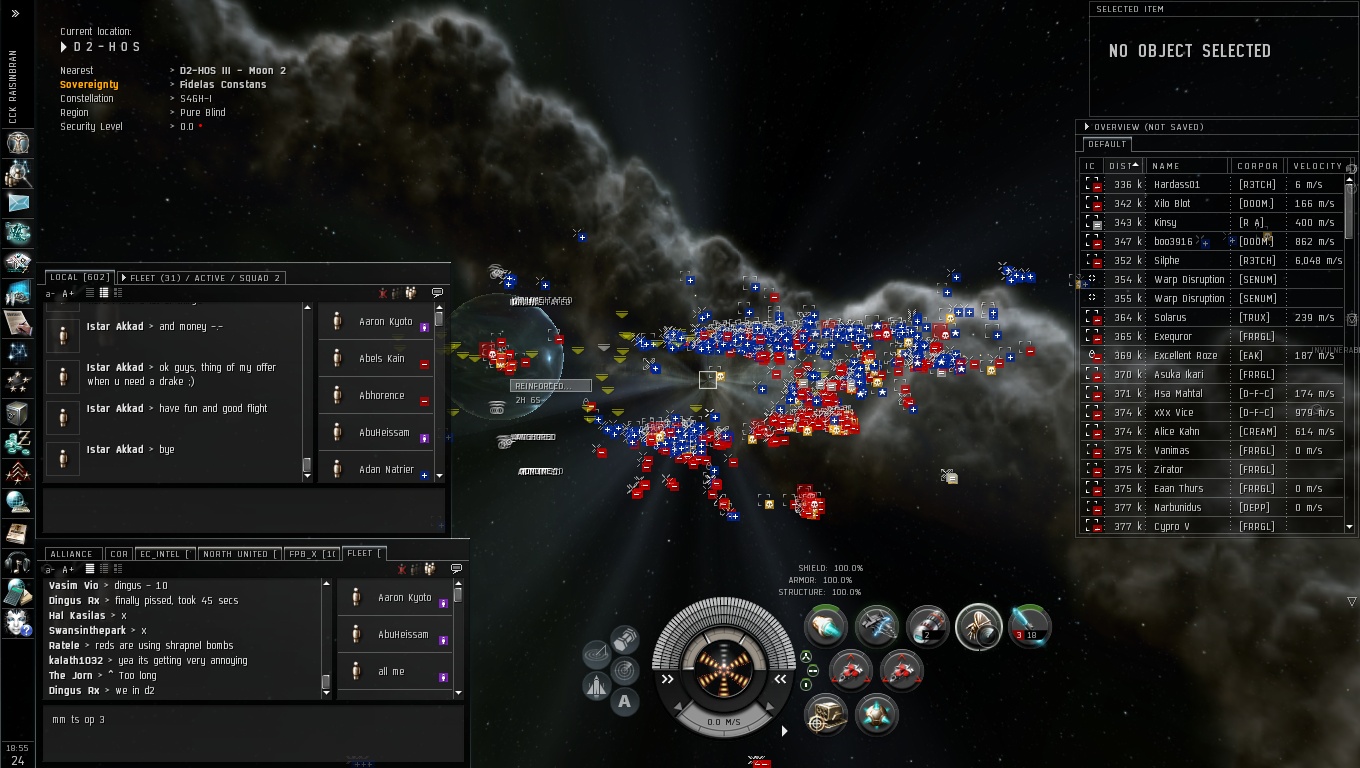Click the chat message input field
The image size is (1360, 768).
coord(250,730)
